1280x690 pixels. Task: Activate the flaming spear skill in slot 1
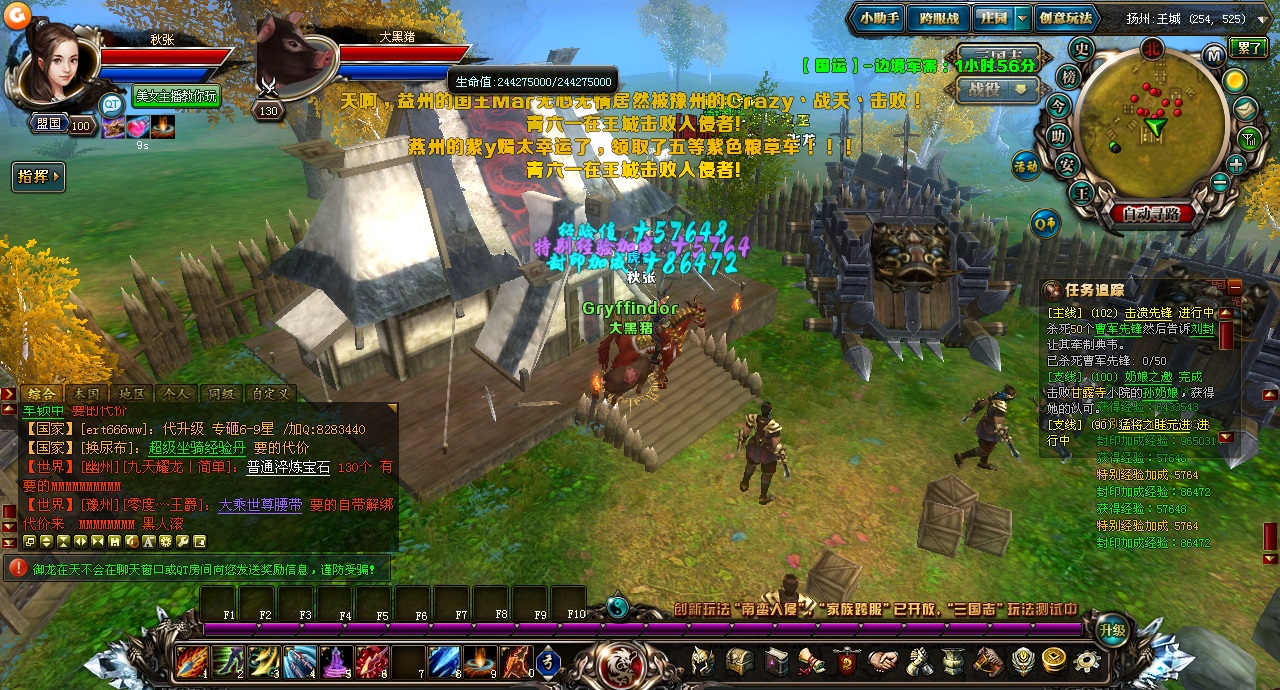click(190, 661)
